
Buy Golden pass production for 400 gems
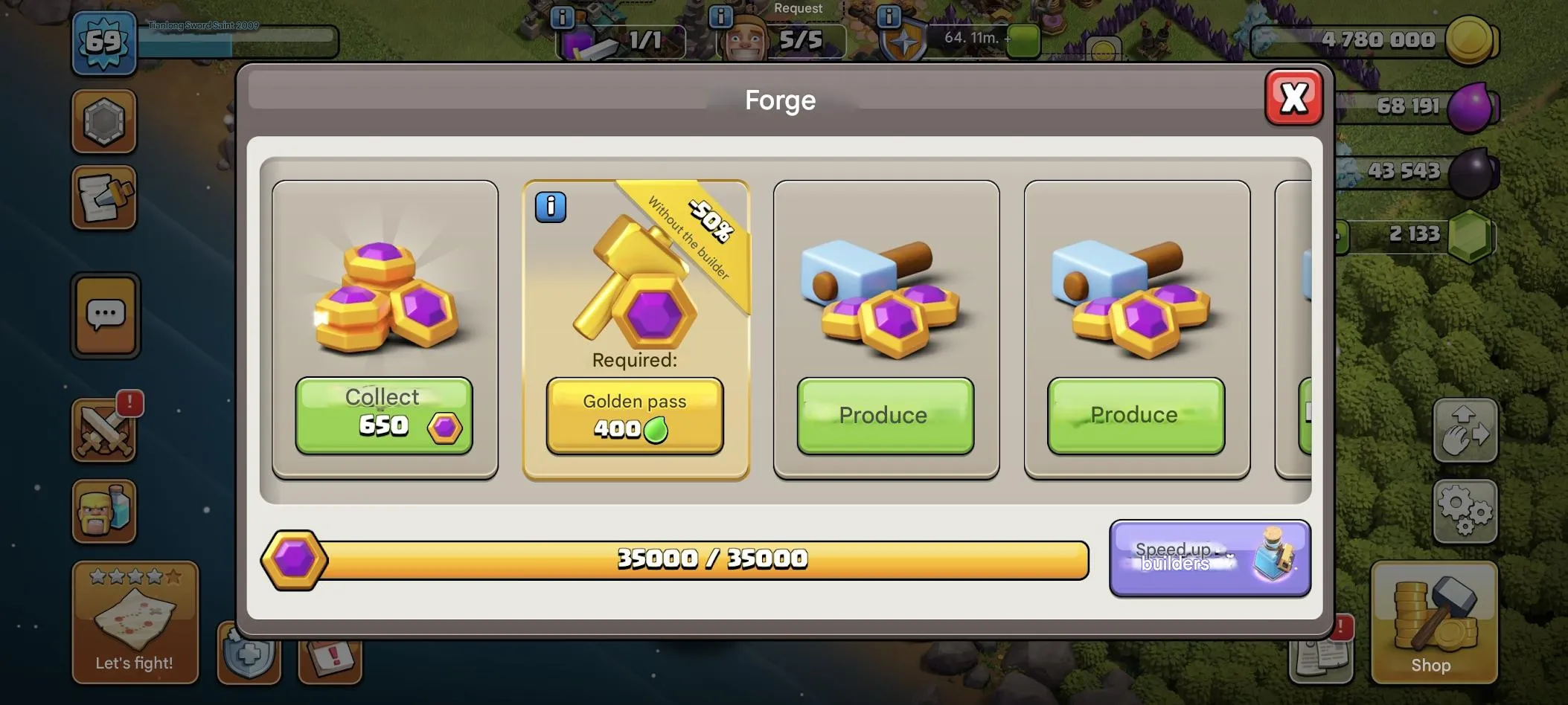click(634, 416)
